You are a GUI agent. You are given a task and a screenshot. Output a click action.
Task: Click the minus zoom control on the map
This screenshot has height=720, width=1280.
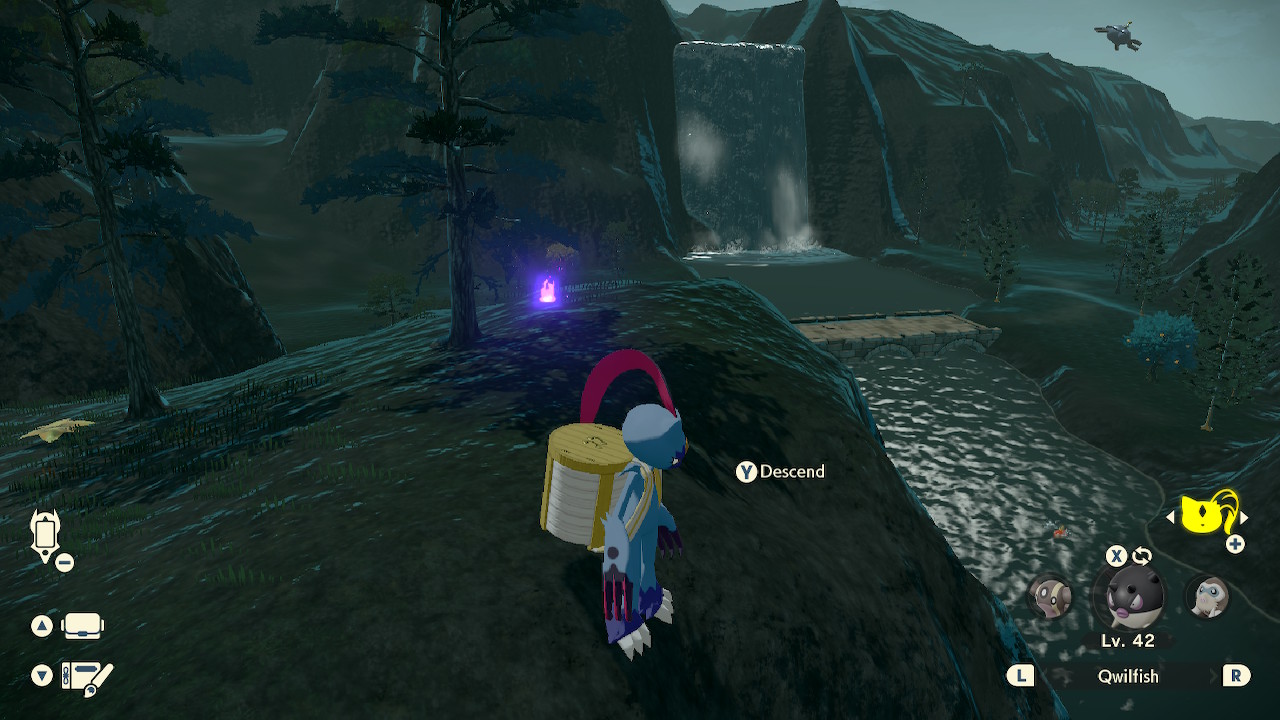coord(64,562)
